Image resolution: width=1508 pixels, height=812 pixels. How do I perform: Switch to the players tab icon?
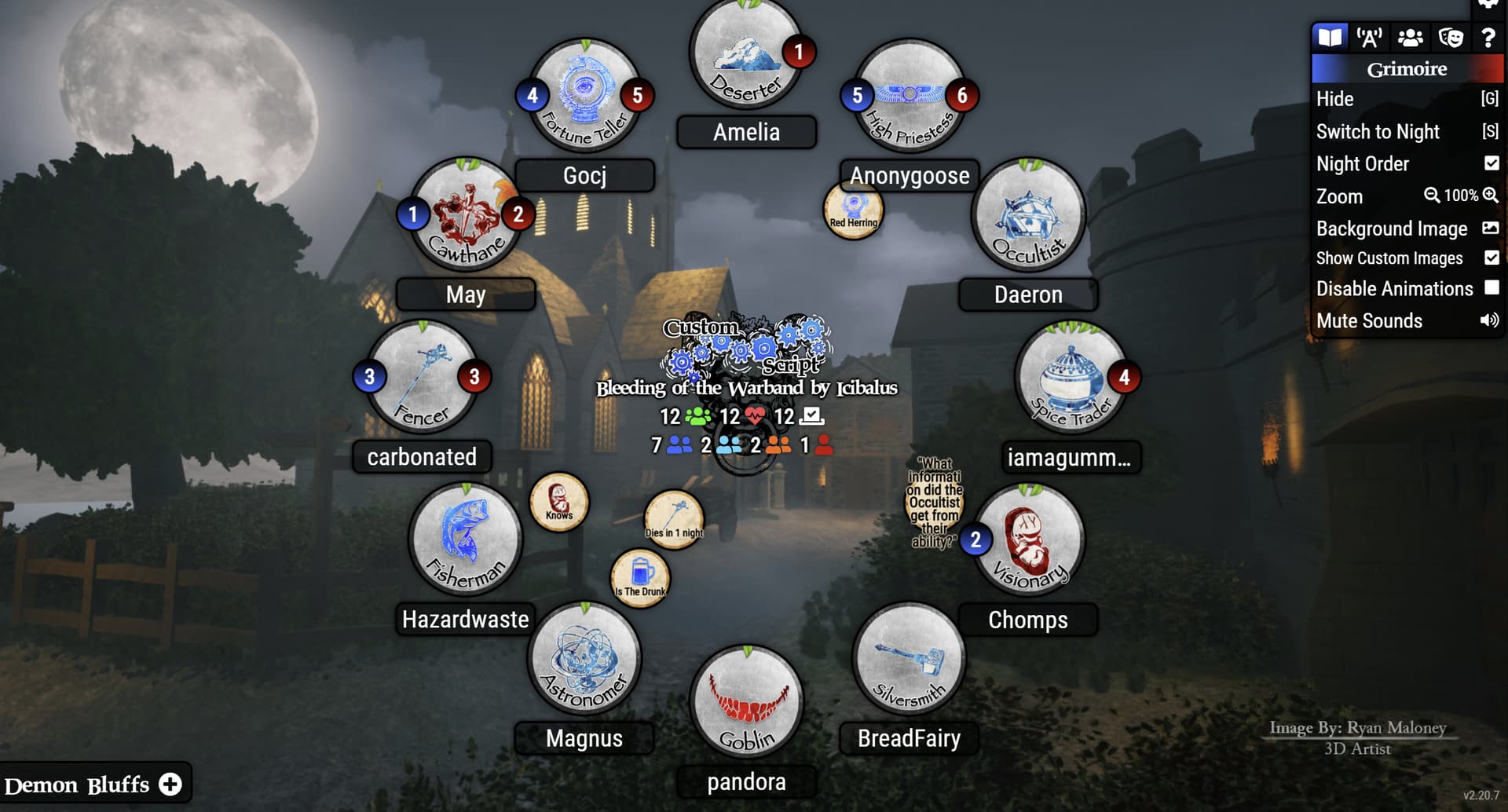[x=1410, y=37]
